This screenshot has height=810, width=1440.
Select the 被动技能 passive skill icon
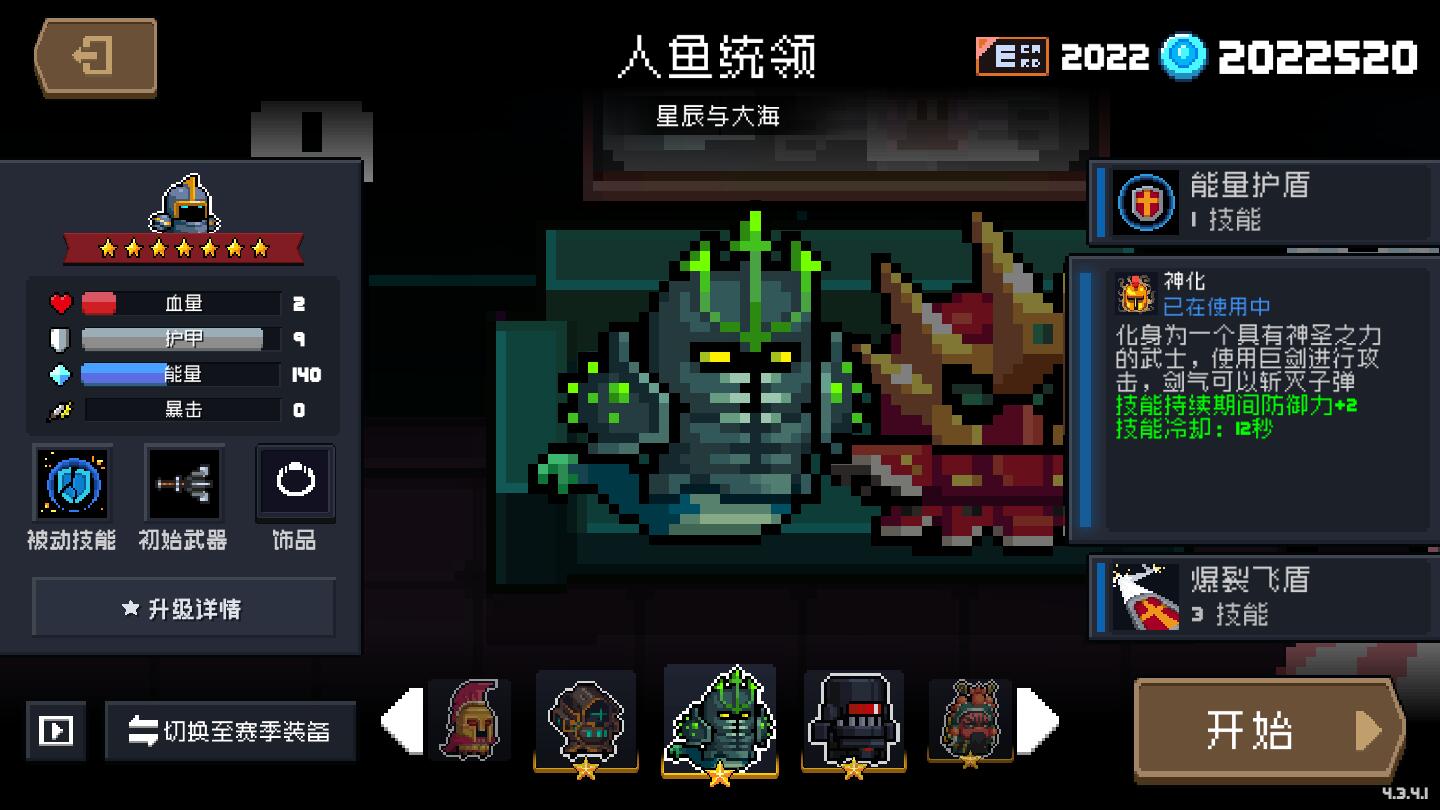tap(71, 483)
